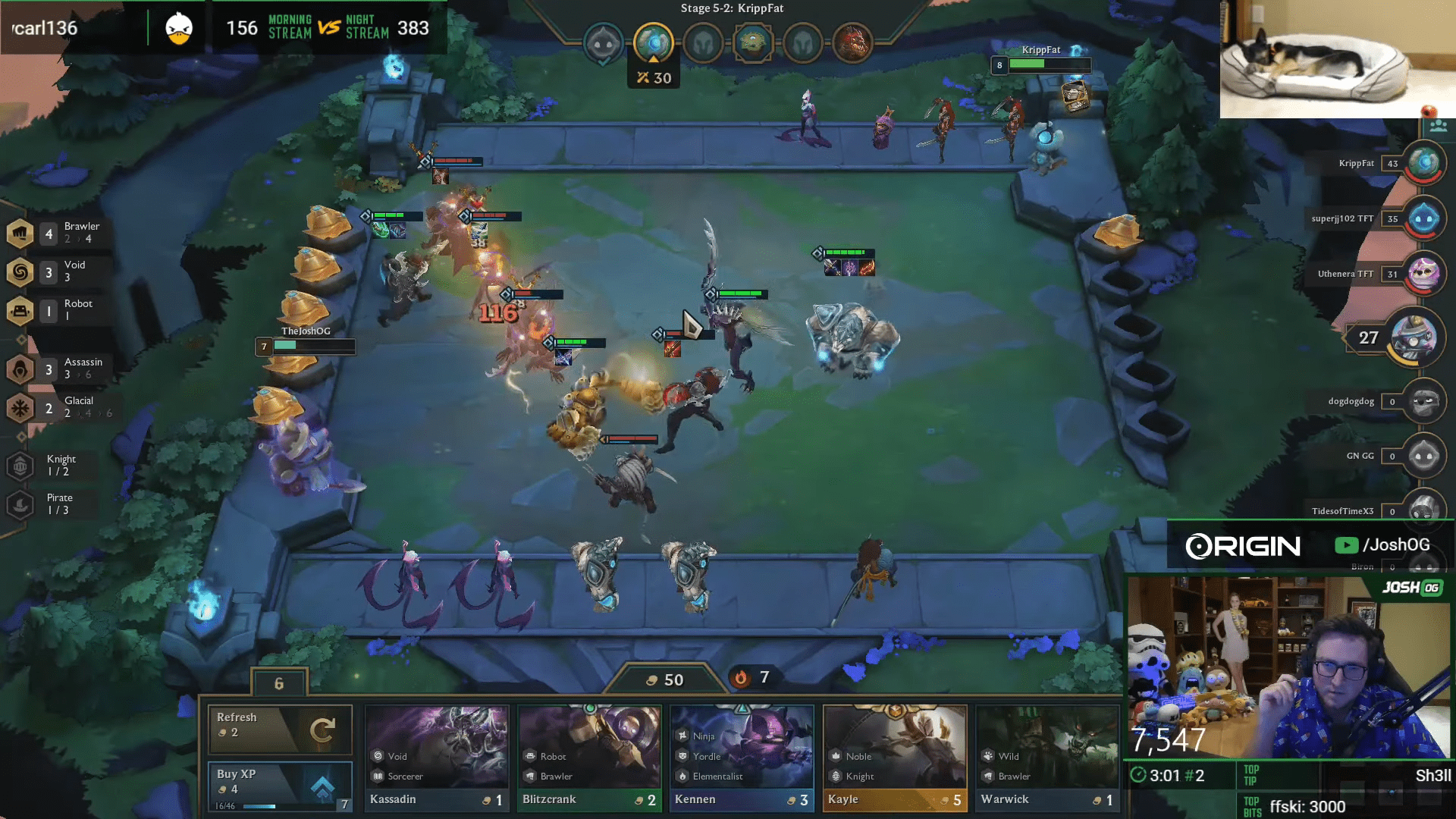Purchase Kassadin from the shop
The height and width of the screenshot is (819, 1456).
coord(437,758)
